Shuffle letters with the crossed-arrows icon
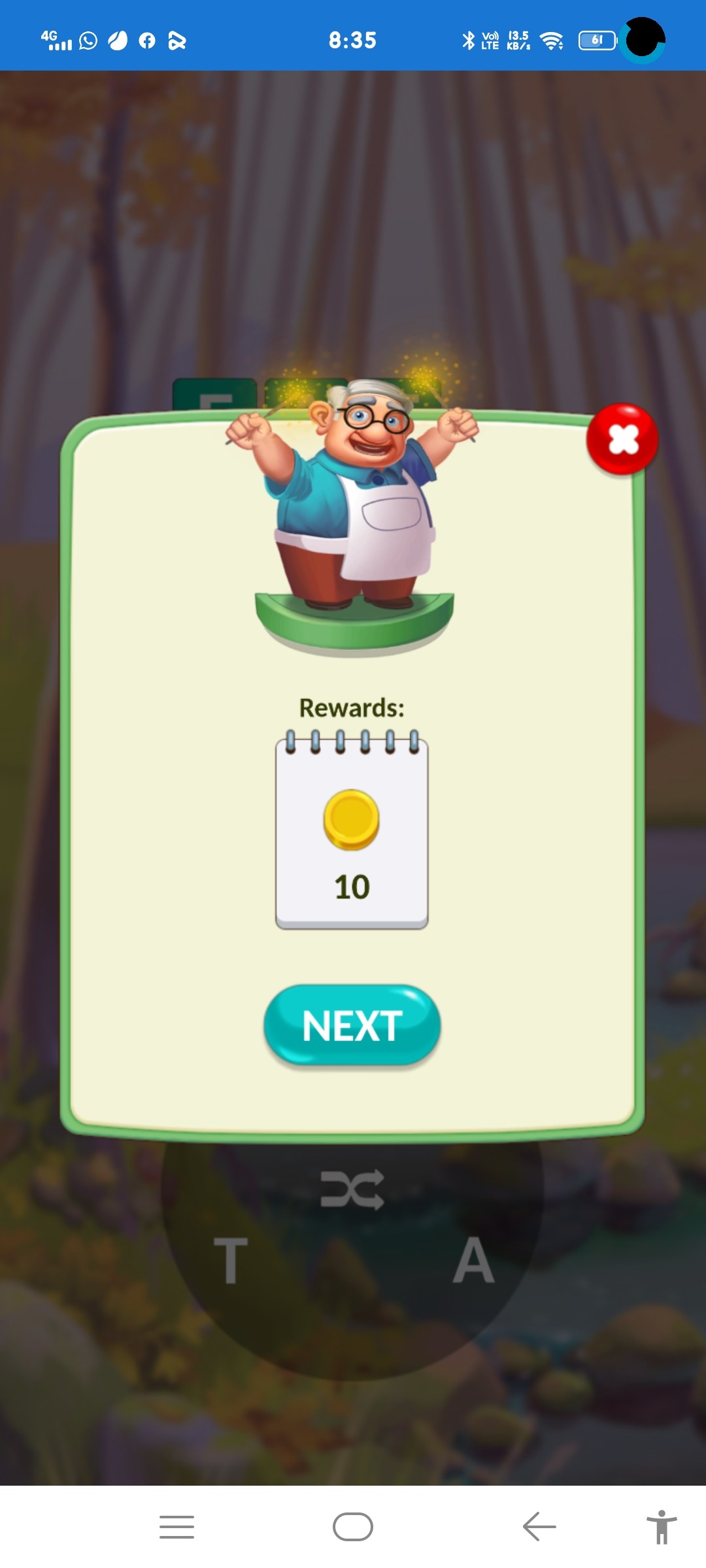 (352, 1188)
